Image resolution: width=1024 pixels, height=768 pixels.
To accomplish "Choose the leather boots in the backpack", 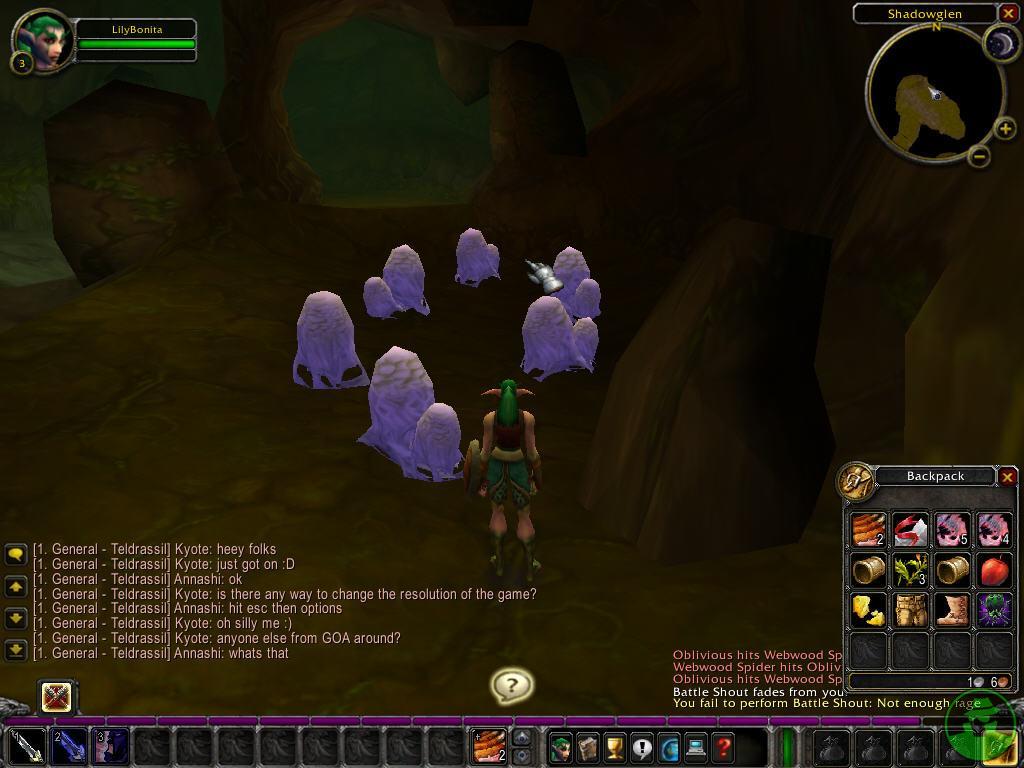I will click(x=951, y=609).
